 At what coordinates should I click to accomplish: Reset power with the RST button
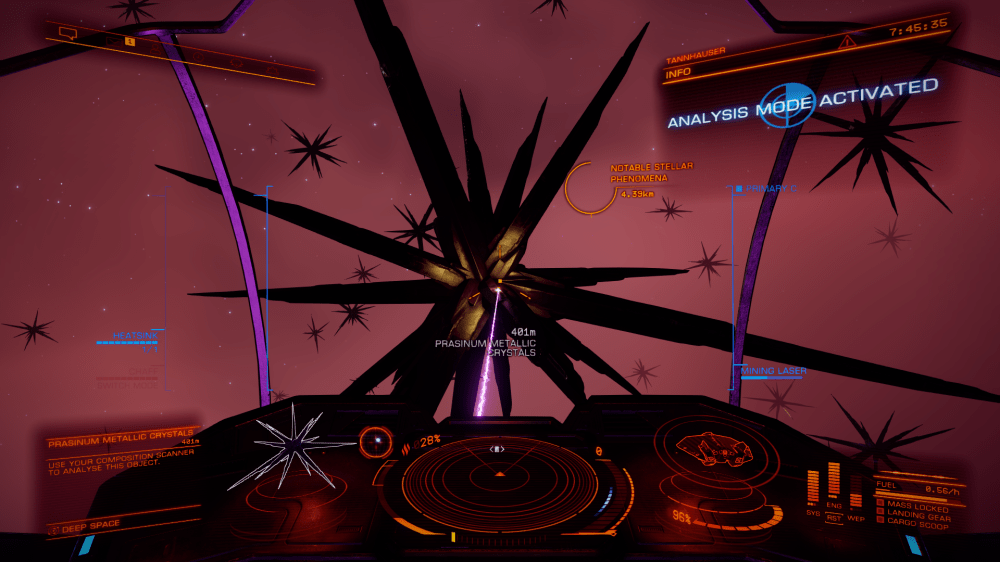coord(834,518)
